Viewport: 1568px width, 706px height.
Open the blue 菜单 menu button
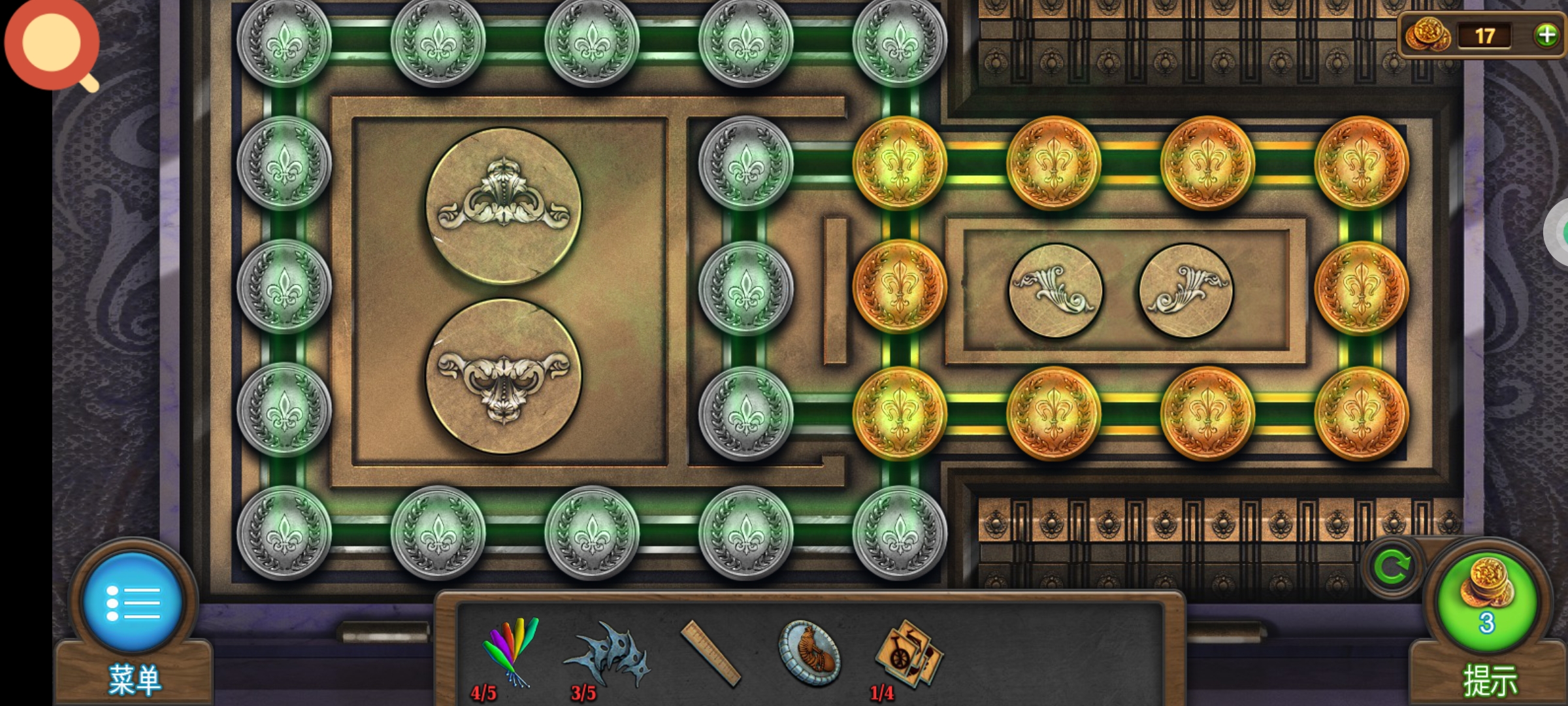coord(133,601)
